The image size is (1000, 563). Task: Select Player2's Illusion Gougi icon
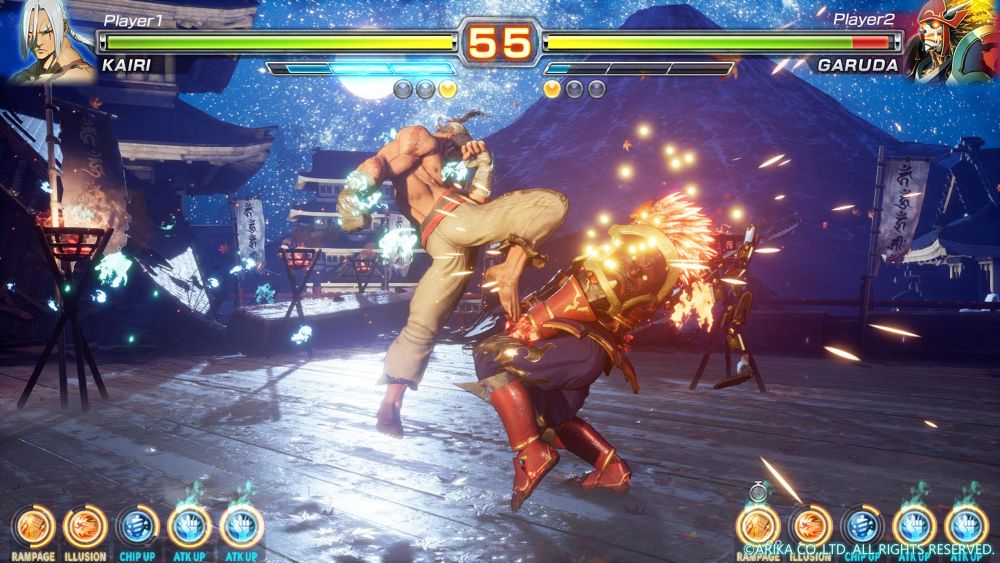coord(810,525)
